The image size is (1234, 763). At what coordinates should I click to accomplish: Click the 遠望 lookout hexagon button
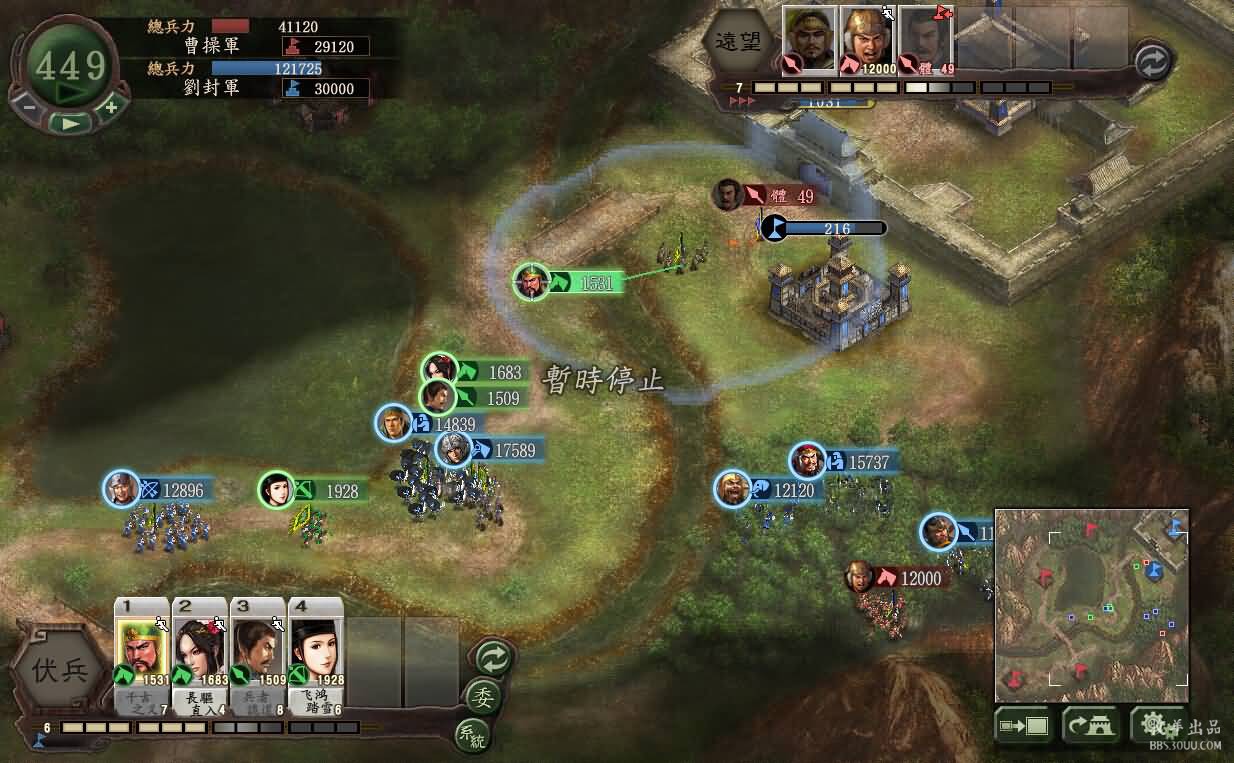[x=736, y=42]
